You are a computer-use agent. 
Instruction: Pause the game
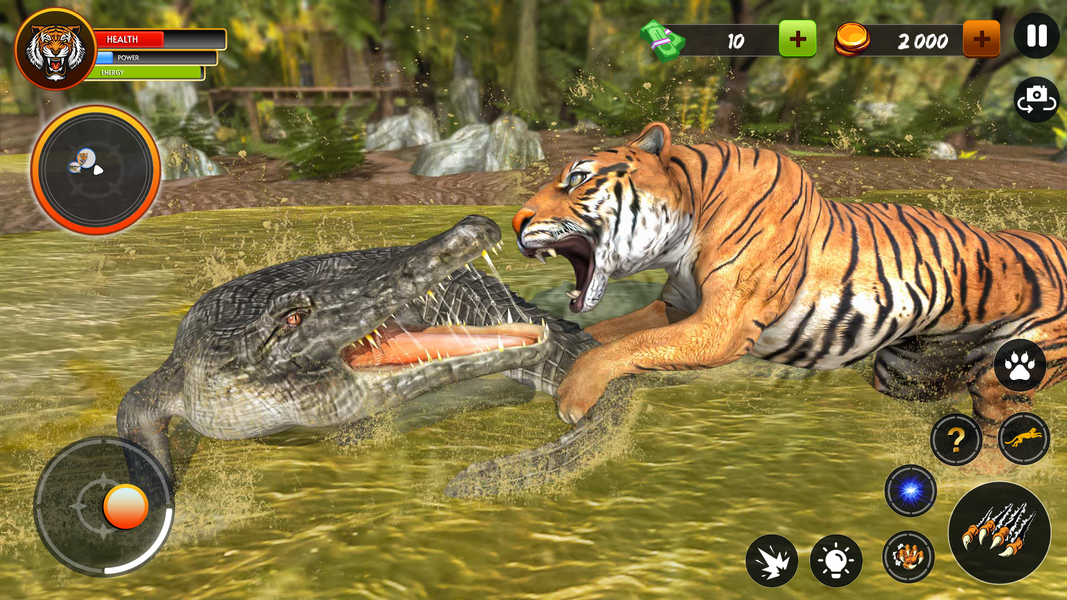pos(1036,37)
